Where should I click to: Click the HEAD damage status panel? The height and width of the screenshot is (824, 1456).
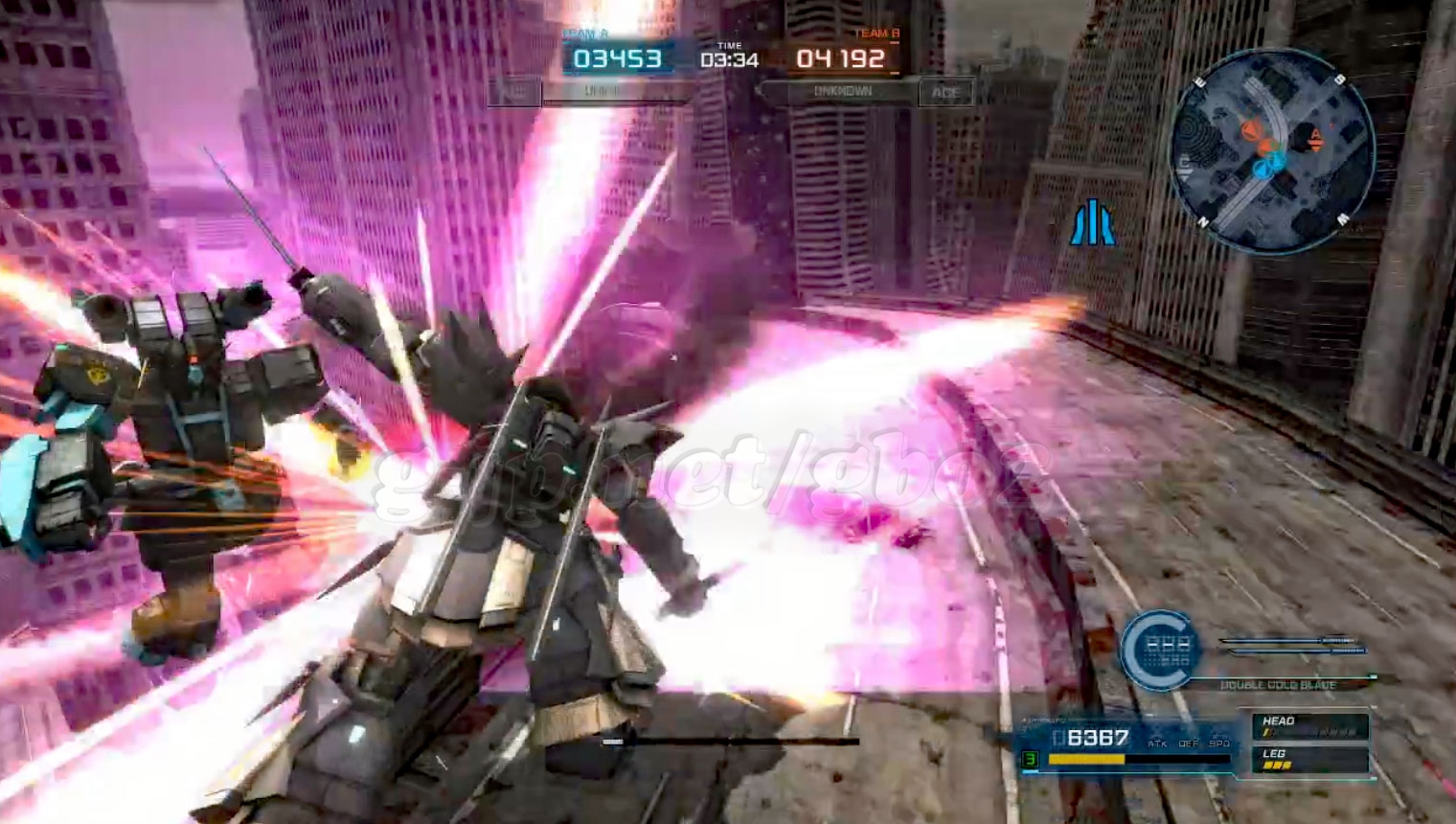click(1309, 726)
